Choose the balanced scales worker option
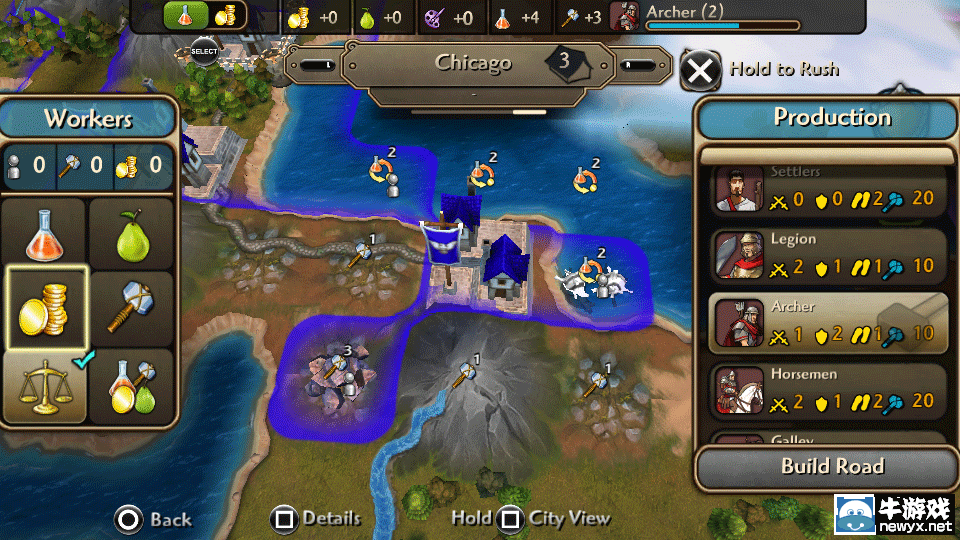Screen dimensions: 960x540 [44, 385]
